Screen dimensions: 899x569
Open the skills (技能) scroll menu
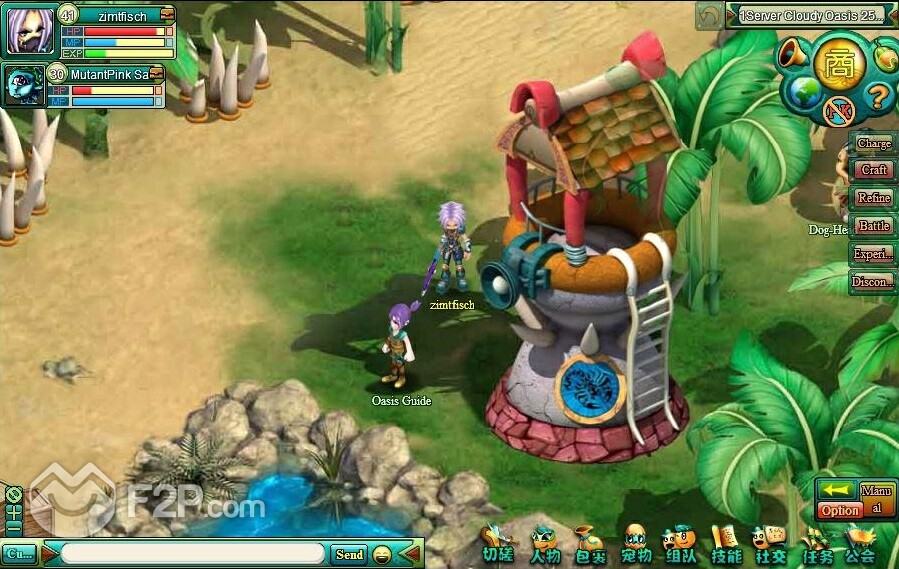[726, 546]
